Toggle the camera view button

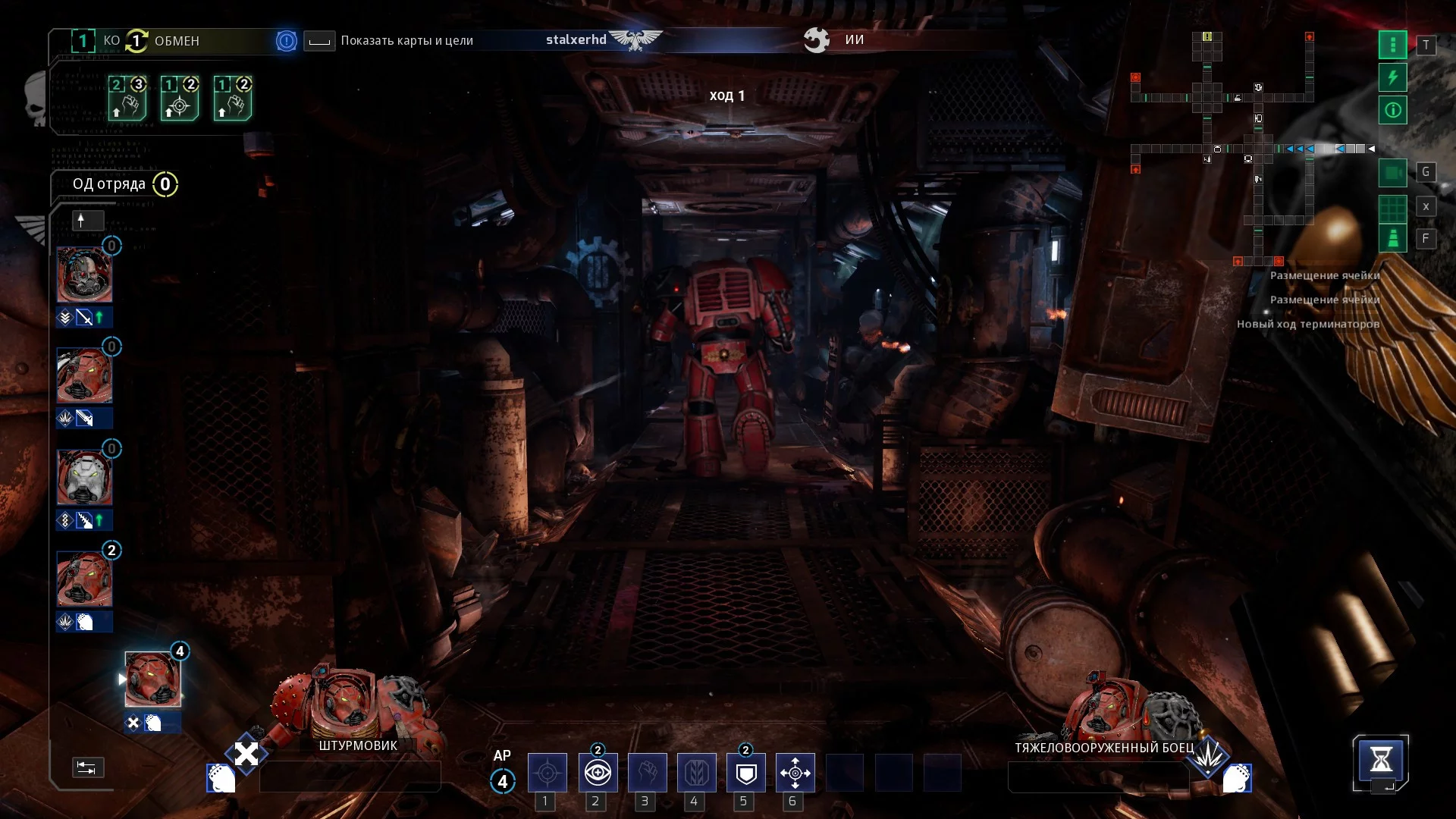pos(1392,173)
